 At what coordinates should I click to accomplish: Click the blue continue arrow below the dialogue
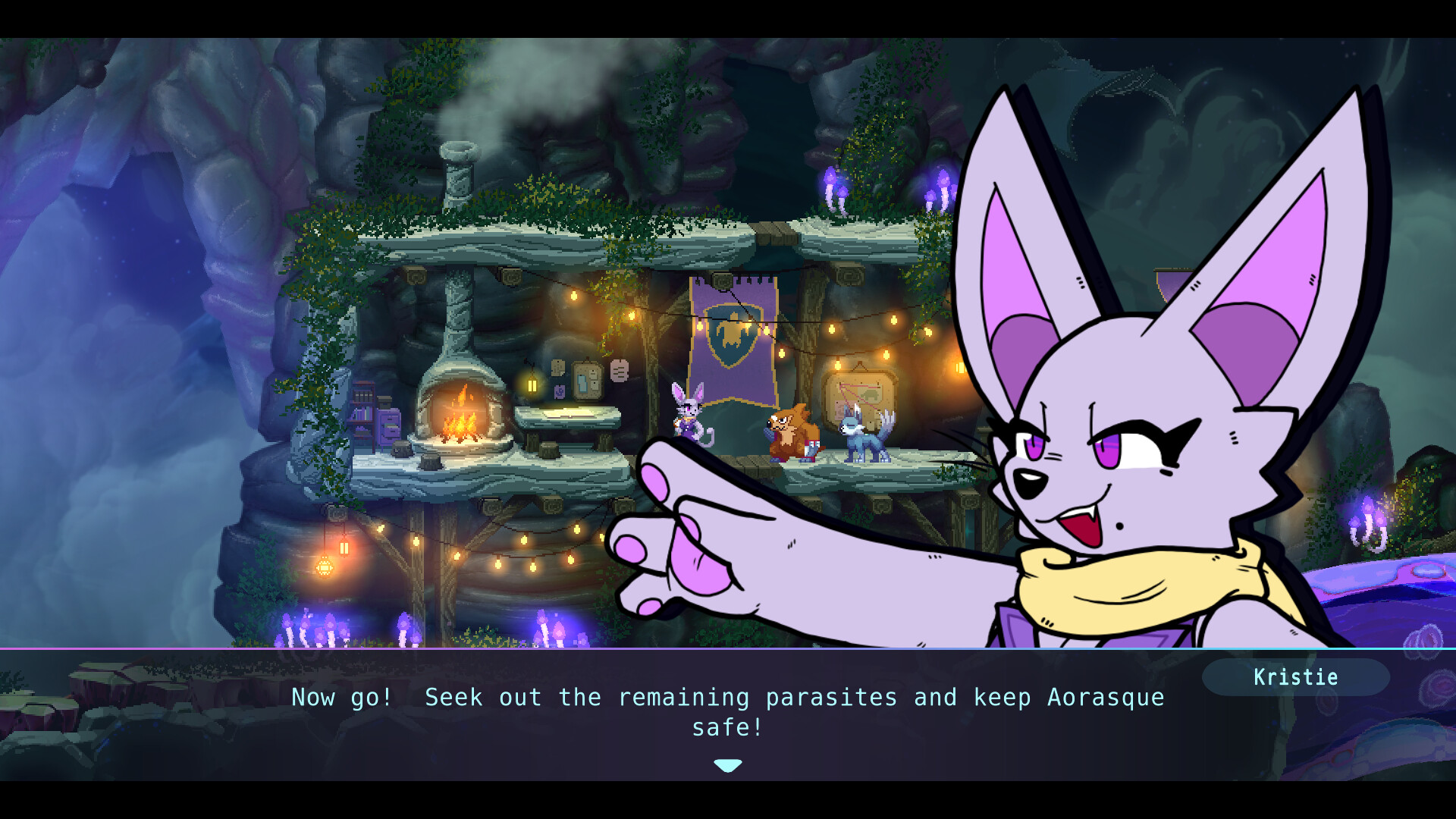click(x=728, y=766)
